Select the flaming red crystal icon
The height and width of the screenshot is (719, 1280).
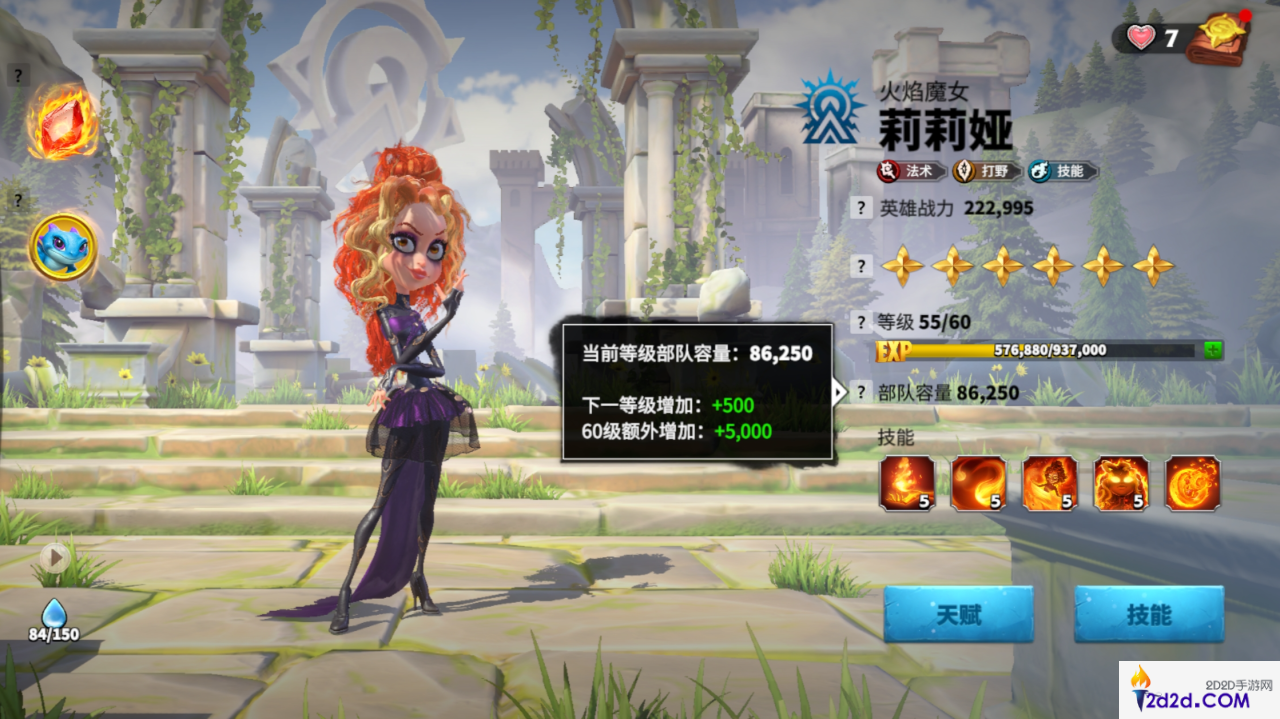pyautogui.click(x=62, y=122)
